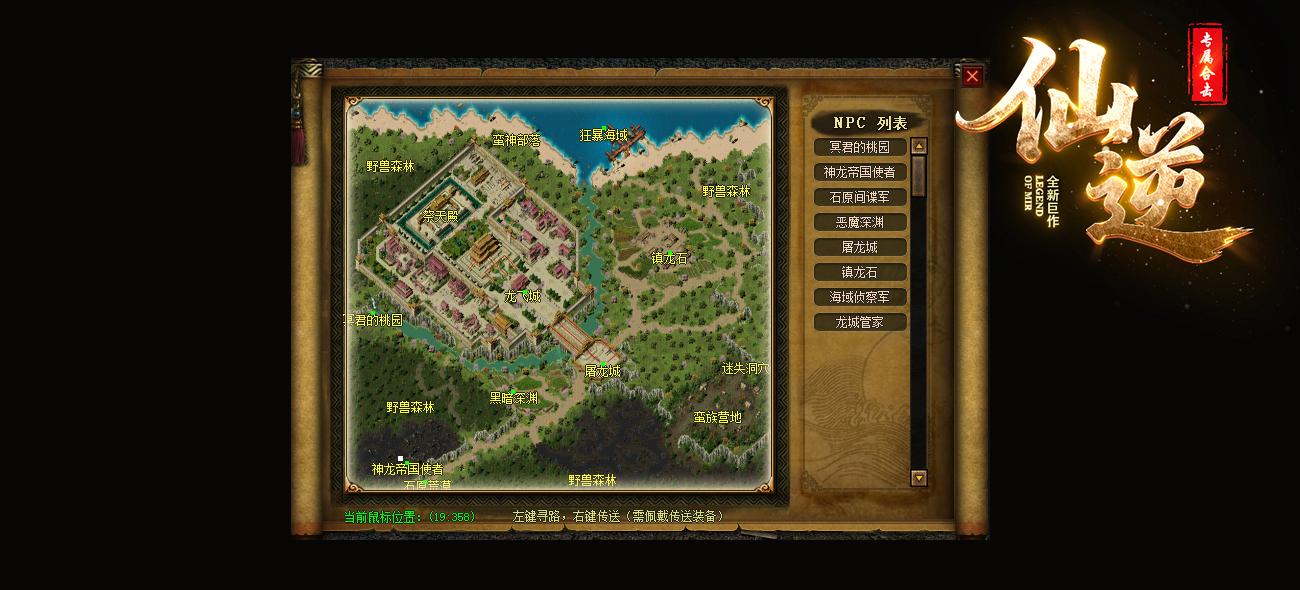1300x590 pixels.
Task: Click the NPC list scroll-down arrow
Action: click(919, 478)
